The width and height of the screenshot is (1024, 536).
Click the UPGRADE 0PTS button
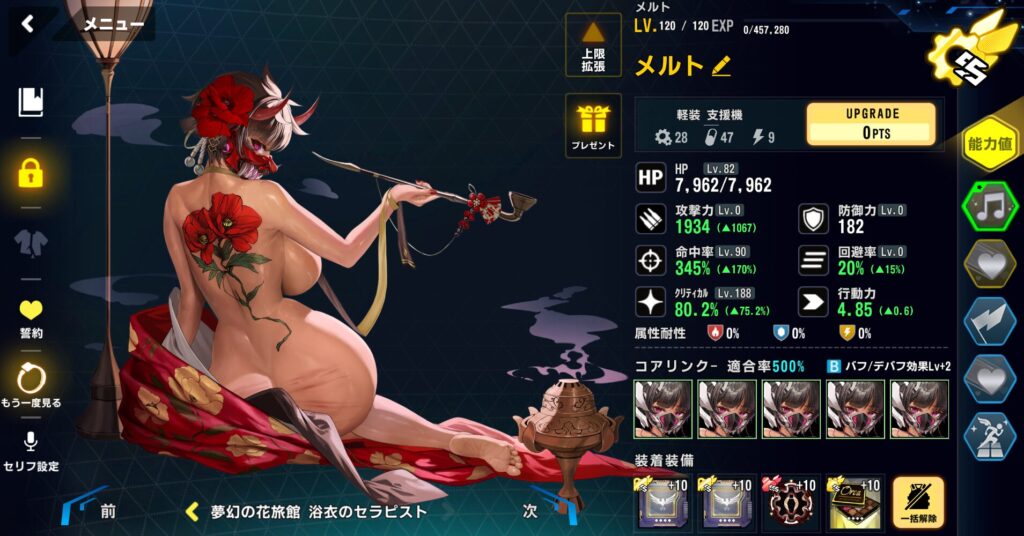(x=871, y=124)
